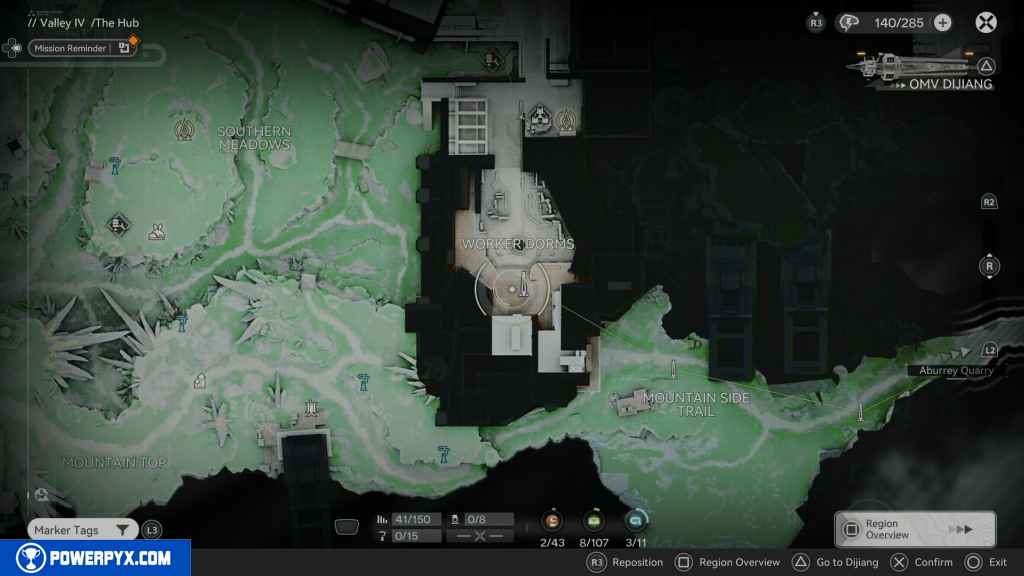Open the Mission Reminder panel
Viewport: 1024px width, 576px height.
point(80,47)
